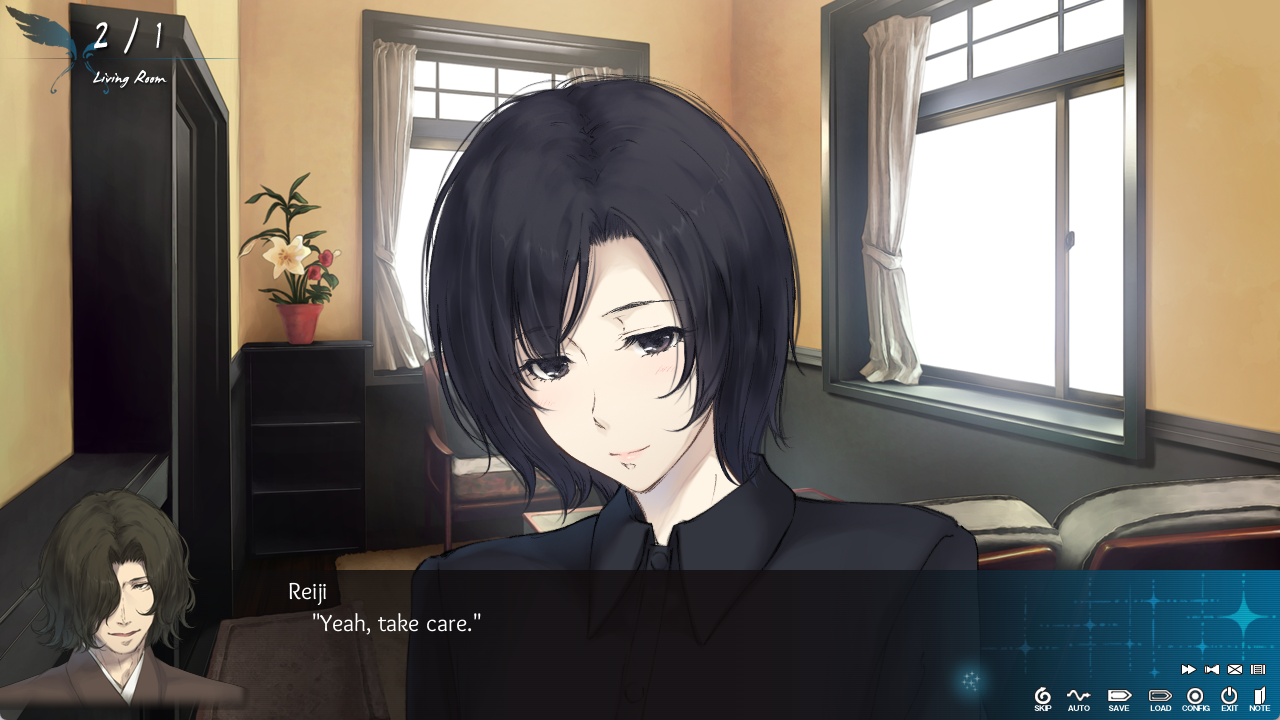Open the SAVE menu
1280x720 pixels.
coord(1119,698)
